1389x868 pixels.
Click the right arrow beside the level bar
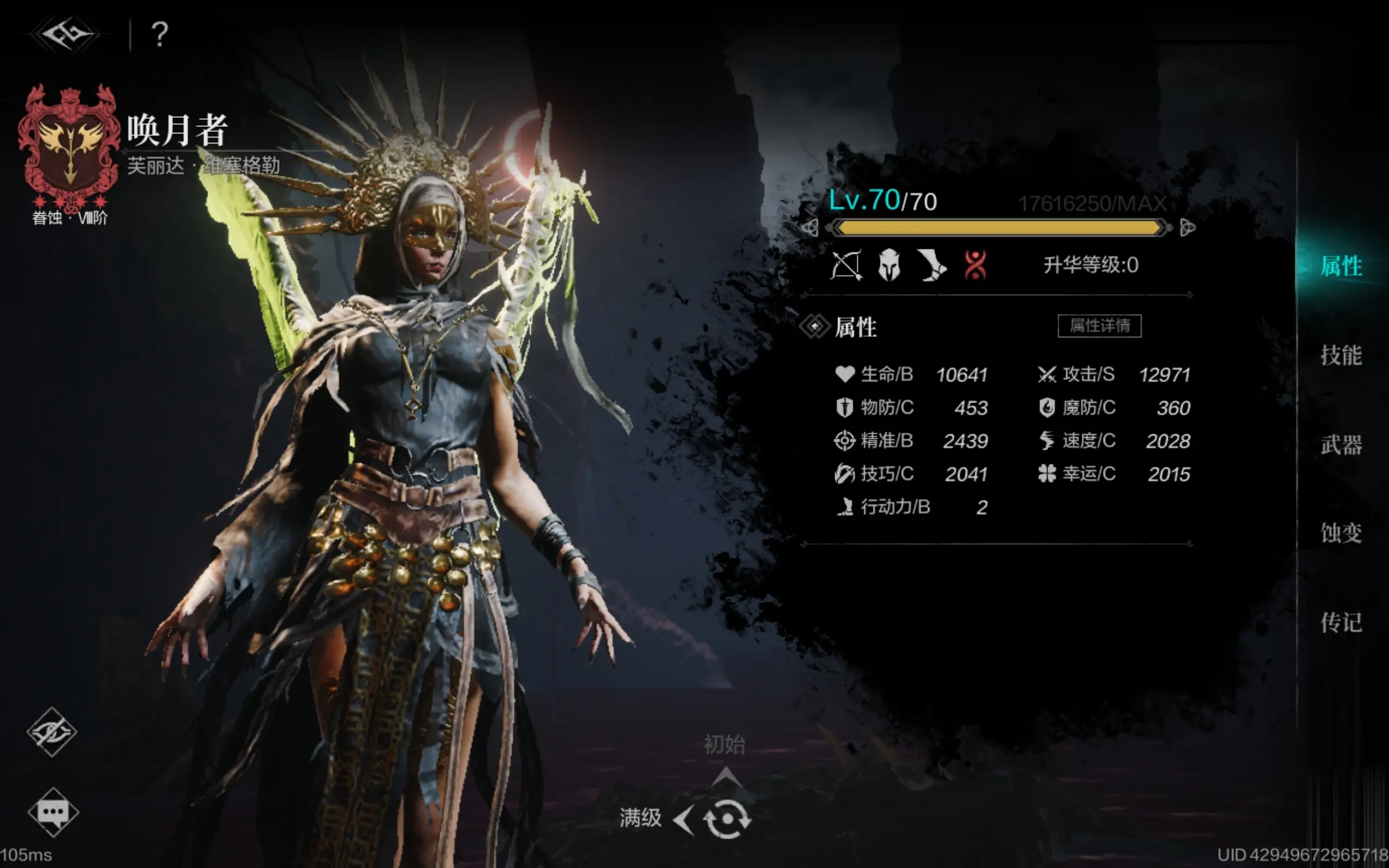pyautogui.click(x=1188, y=228)
